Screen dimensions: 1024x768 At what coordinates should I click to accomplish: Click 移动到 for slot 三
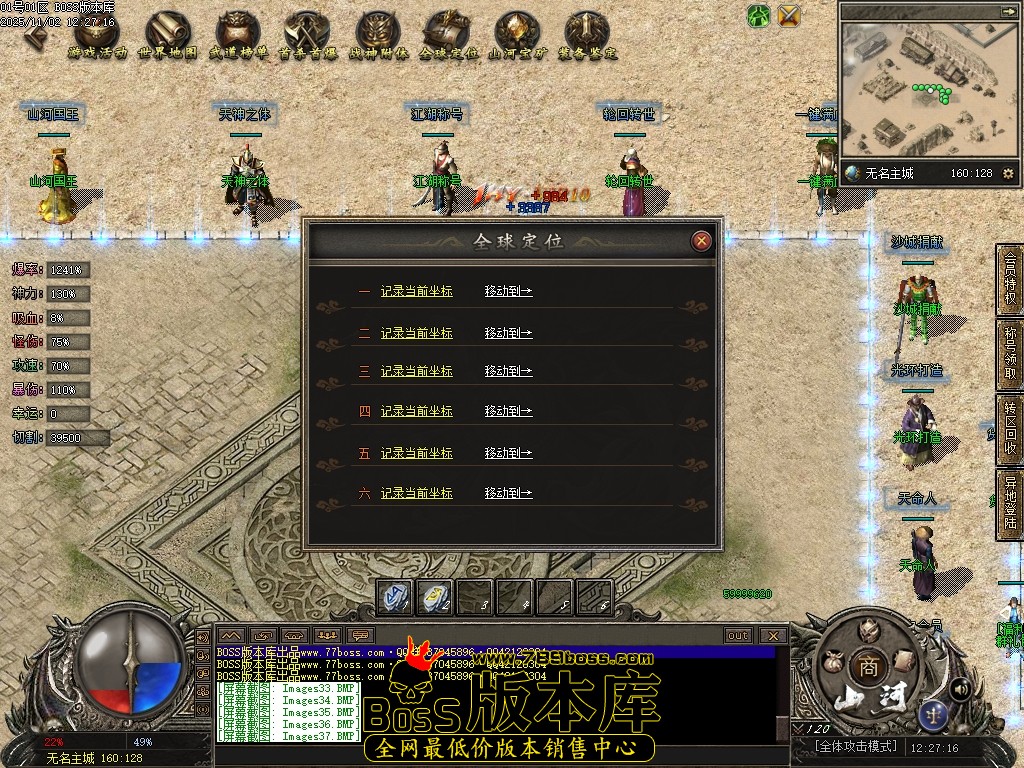508,371
